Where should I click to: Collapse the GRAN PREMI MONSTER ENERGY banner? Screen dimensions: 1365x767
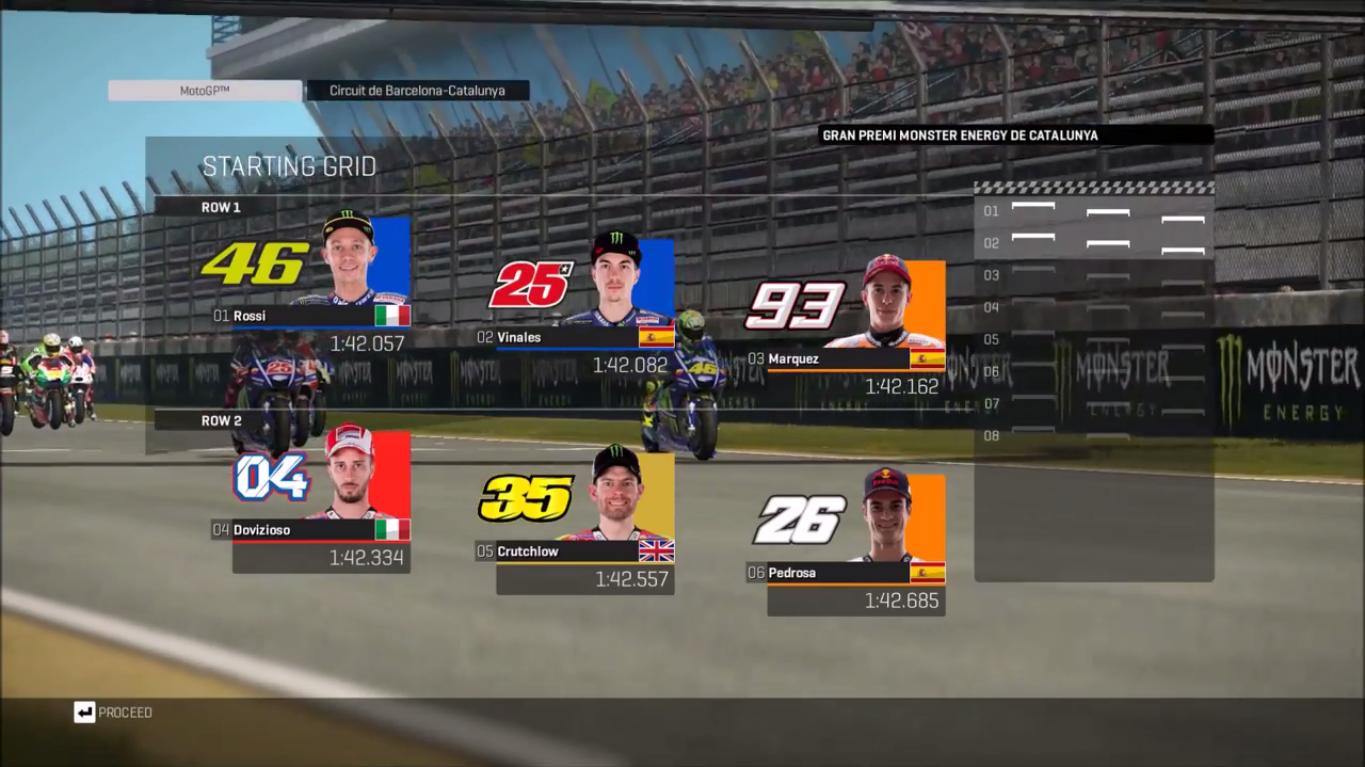click(x=1016, y=134)
